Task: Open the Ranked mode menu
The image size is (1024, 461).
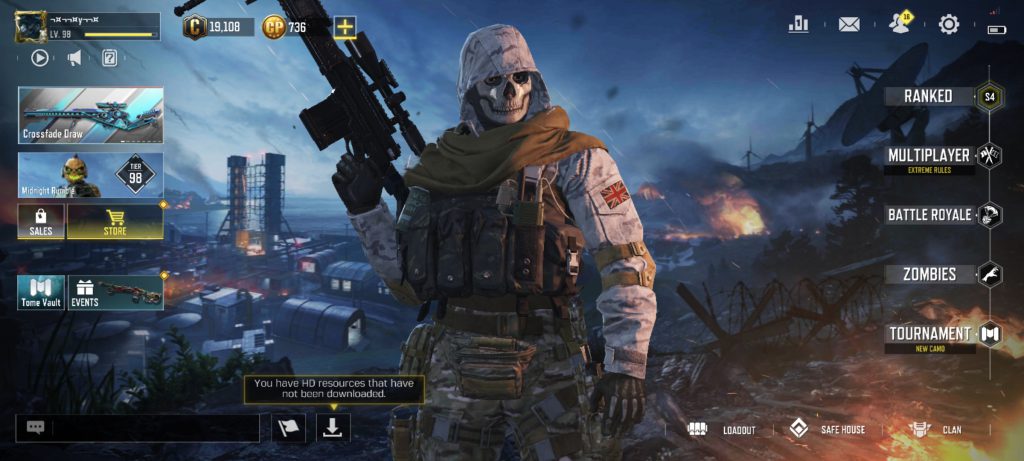Action: (x=930, y=96)
